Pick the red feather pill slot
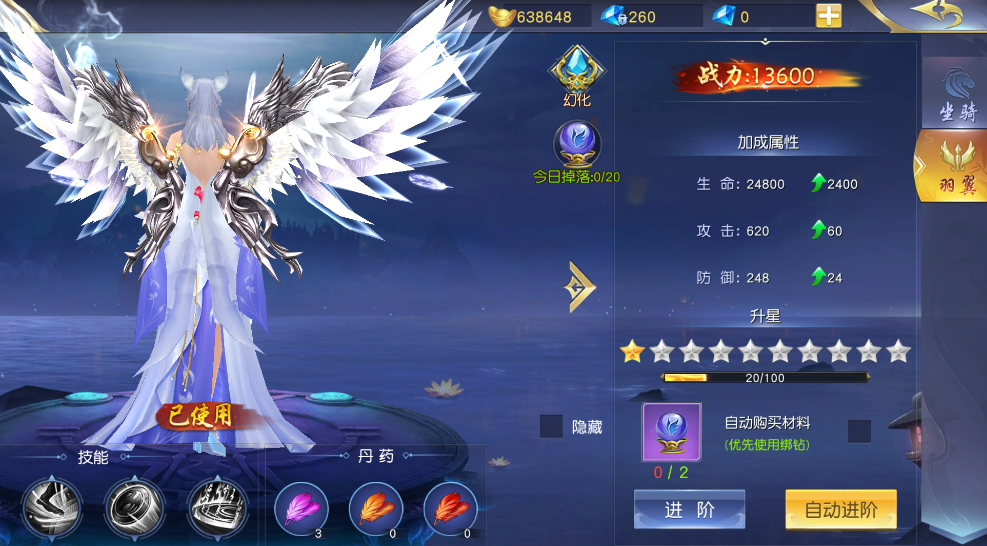This screenshot has width=987, height=546. click(450, 509)
